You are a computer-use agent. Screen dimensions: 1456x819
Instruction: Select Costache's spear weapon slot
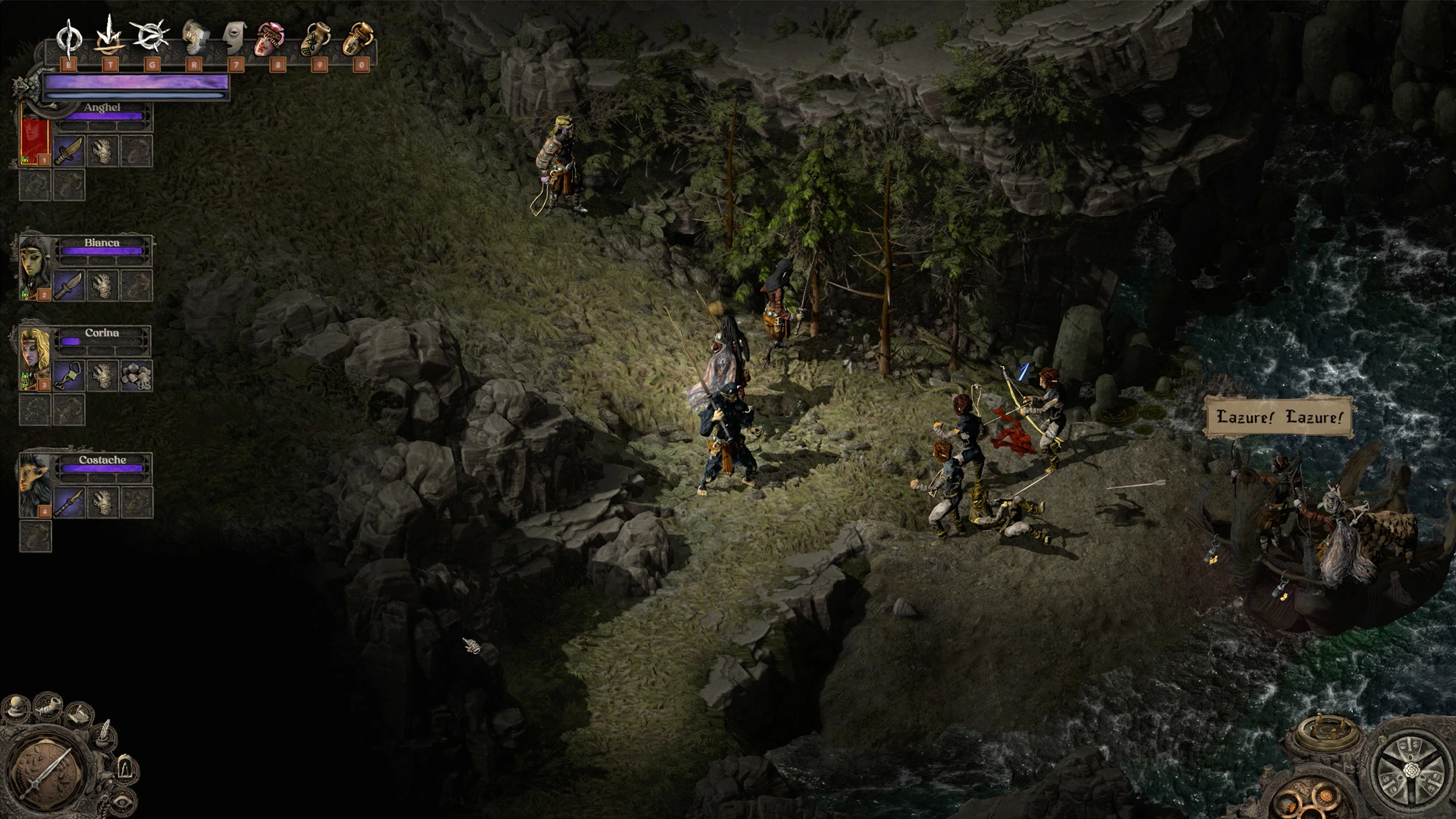pos(69,503)
